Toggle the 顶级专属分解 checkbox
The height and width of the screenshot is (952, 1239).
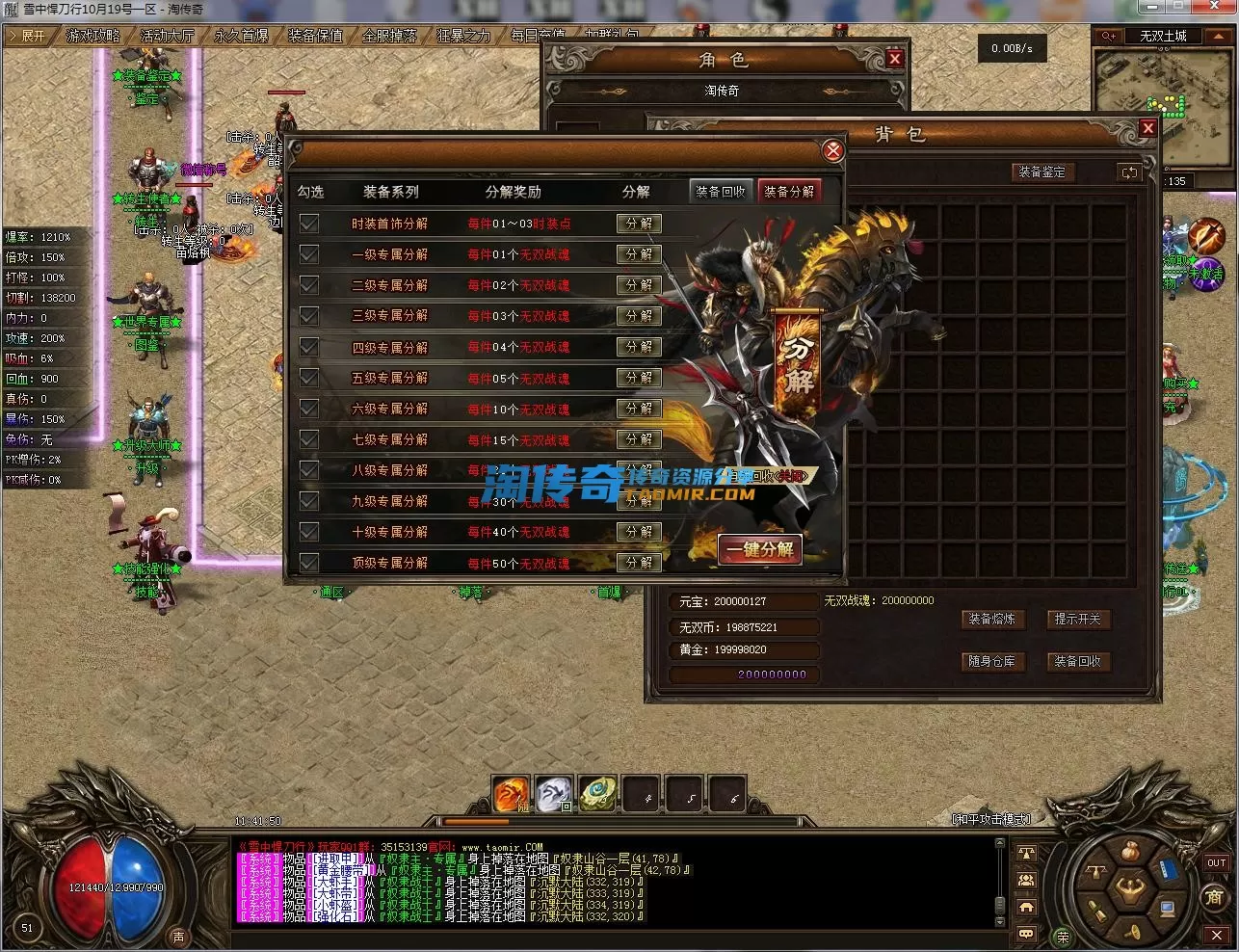[309, 563]
